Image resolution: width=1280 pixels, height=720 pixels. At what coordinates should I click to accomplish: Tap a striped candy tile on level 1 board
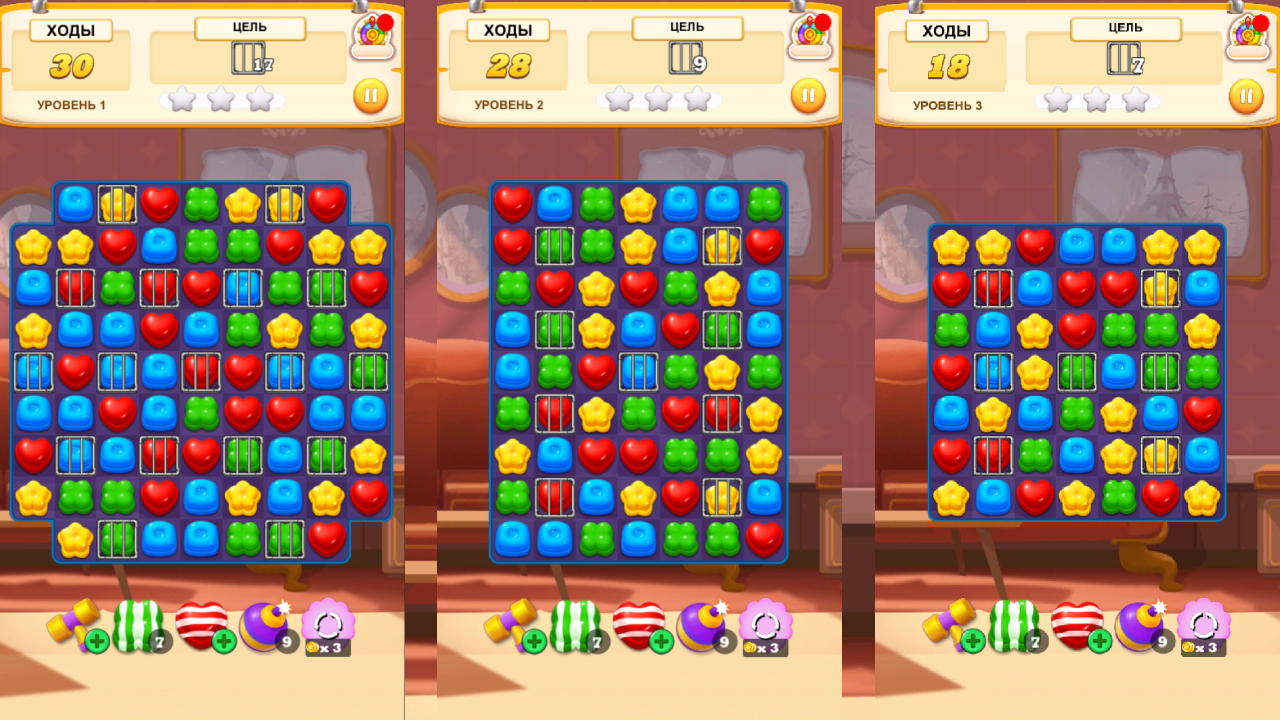click(x=75, y=290)
